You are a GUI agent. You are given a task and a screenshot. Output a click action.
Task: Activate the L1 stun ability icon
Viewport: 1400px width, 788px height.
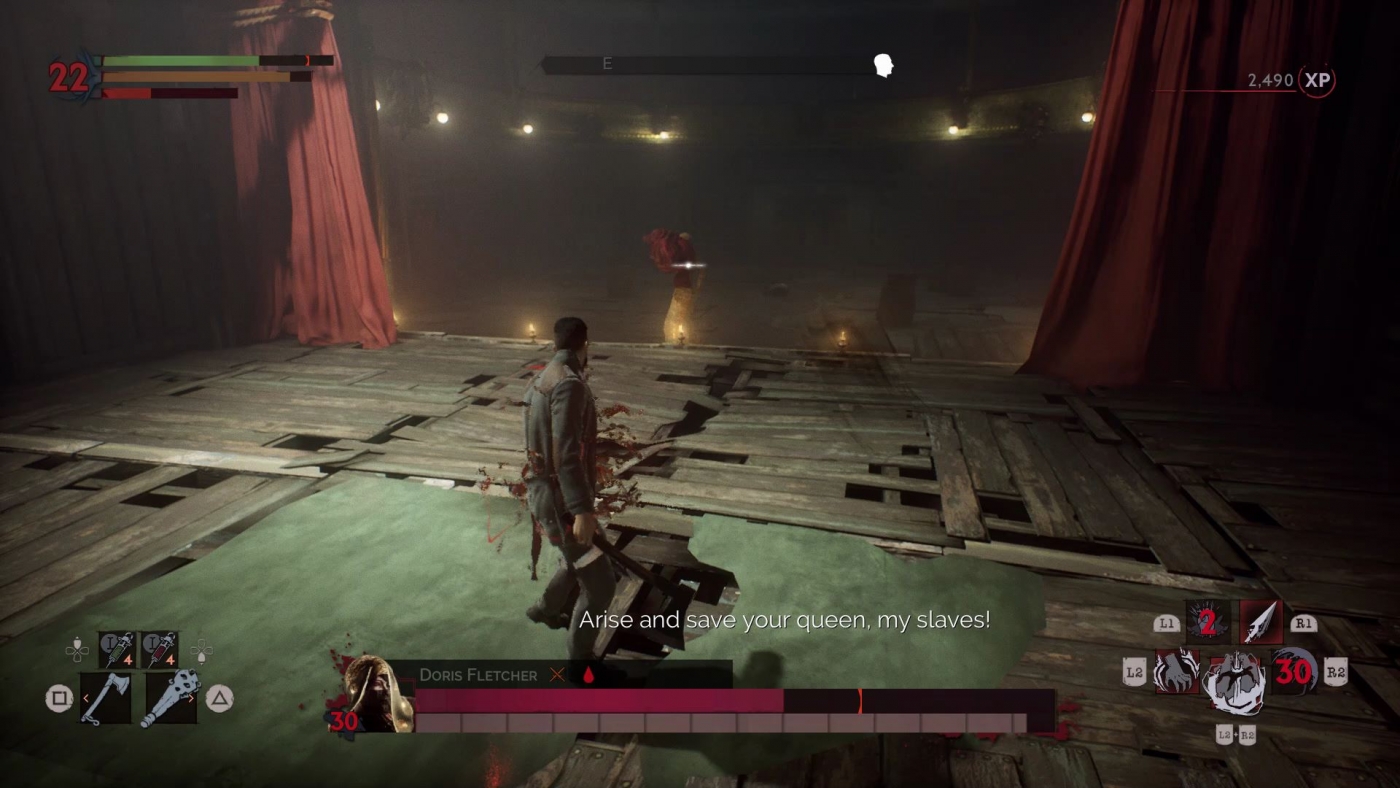click(1207, 622)
